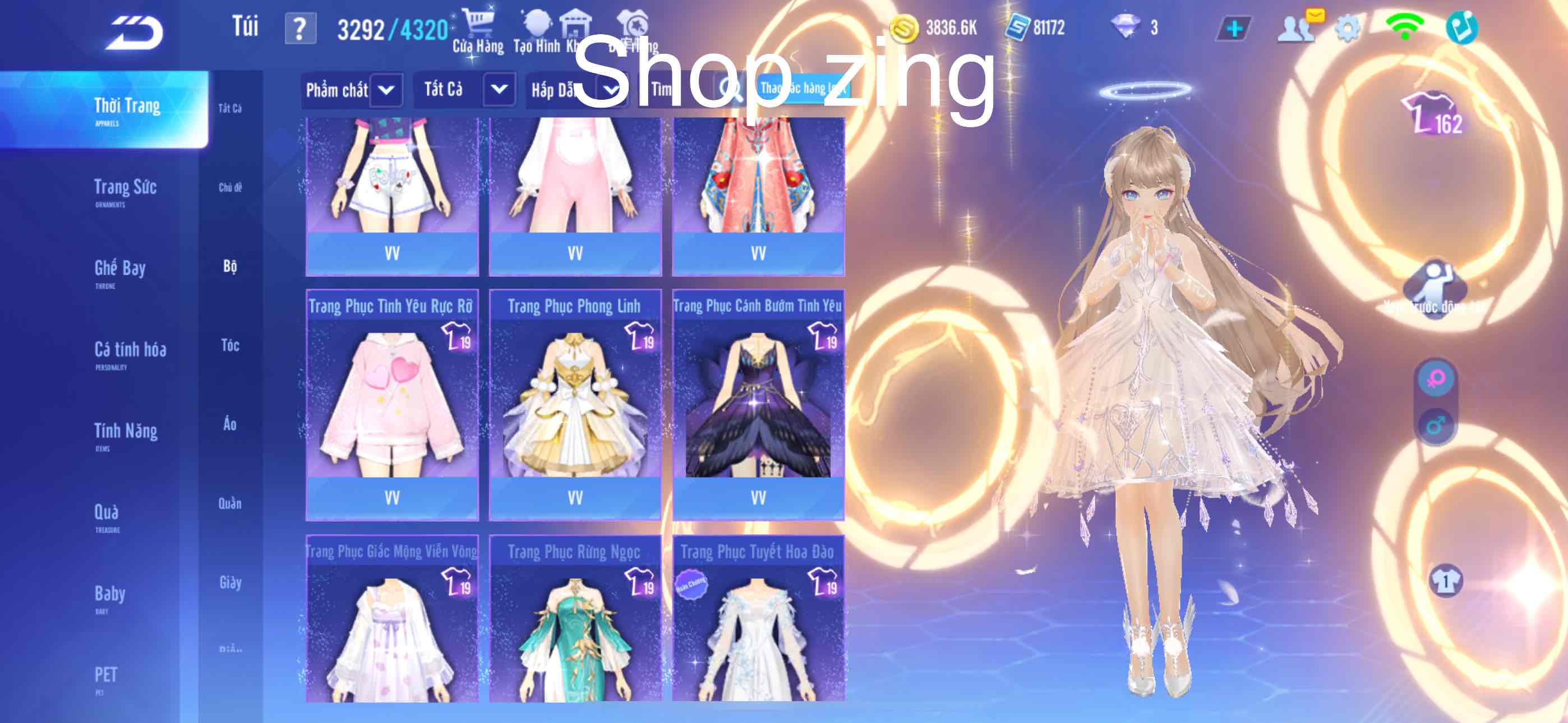Switch to the Ghế Bay category
The image size is (1568, 723).
point(120,271)
